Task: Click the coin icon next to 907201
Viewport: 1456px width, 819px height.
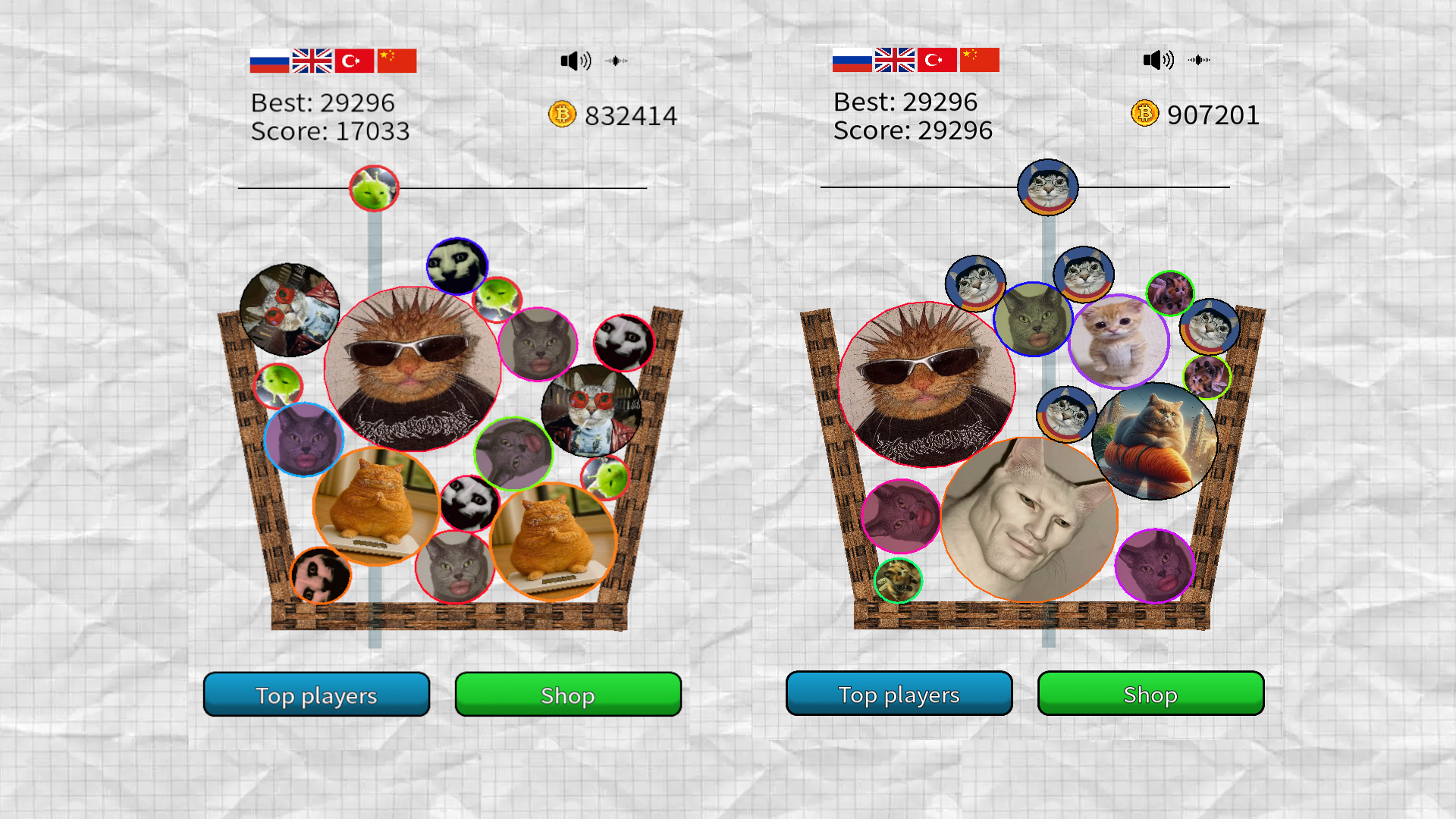Action: click(x=1144, y=114)
